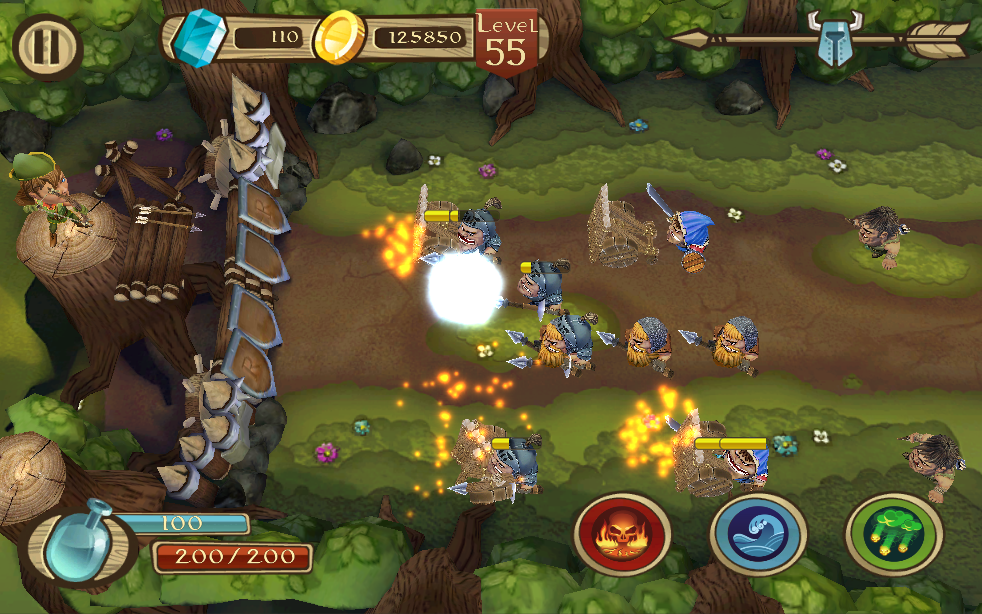
Task: Activate the flaming skull fire spell
Action: point(622,534)
